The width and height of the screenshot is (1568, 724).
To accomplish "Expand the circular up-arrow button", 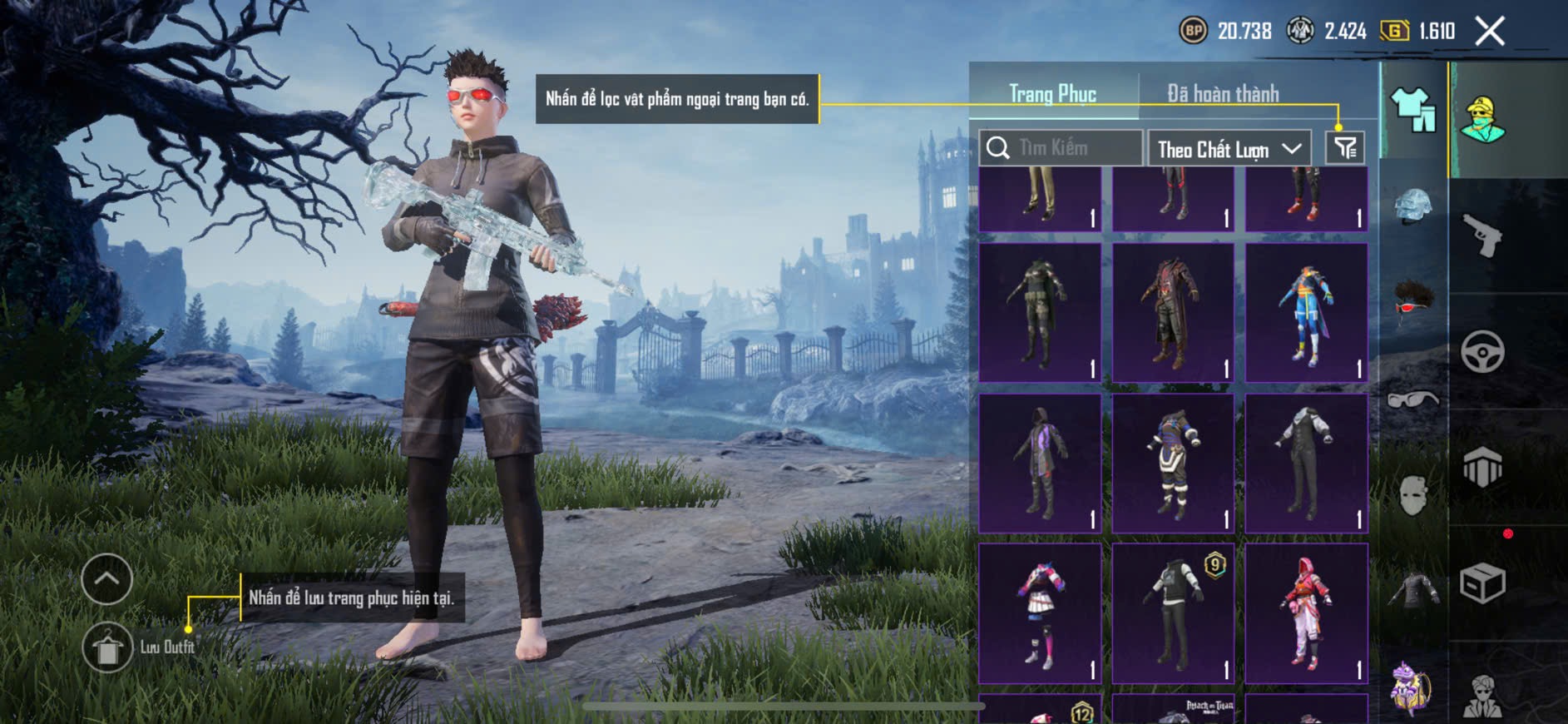I will (x=106, y=578).
